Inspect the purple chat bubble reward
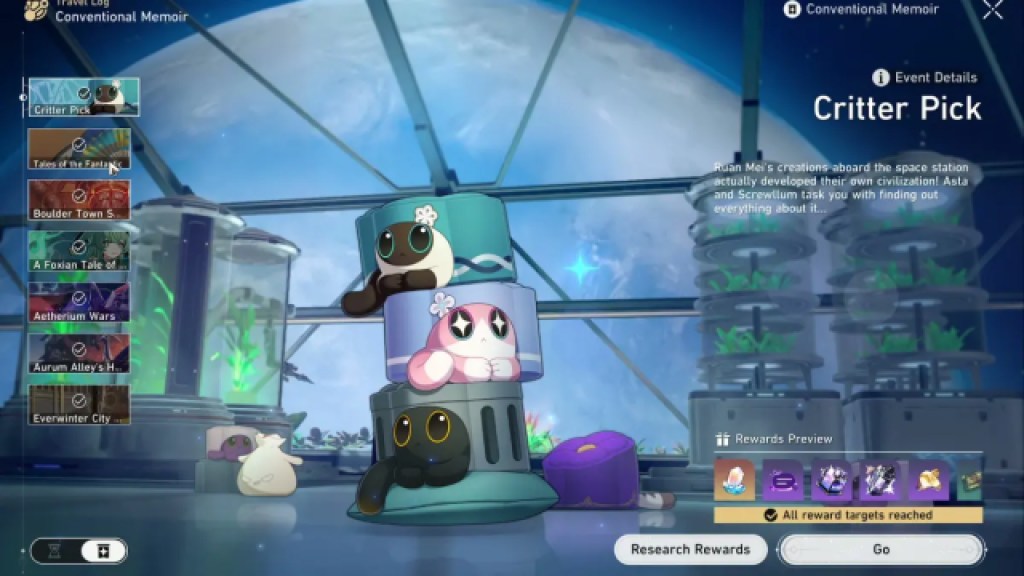This screenshot has height=576, width=1024. 782,481
